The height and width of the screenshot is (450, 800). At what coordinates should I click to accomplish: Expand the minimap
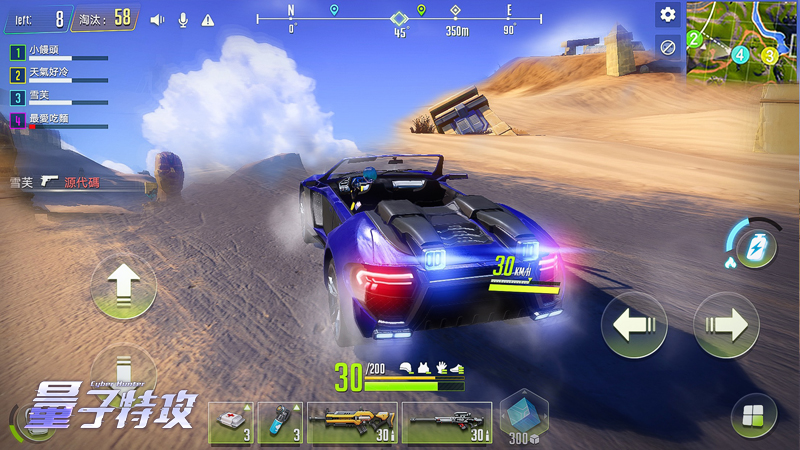(x=743, y=37)
